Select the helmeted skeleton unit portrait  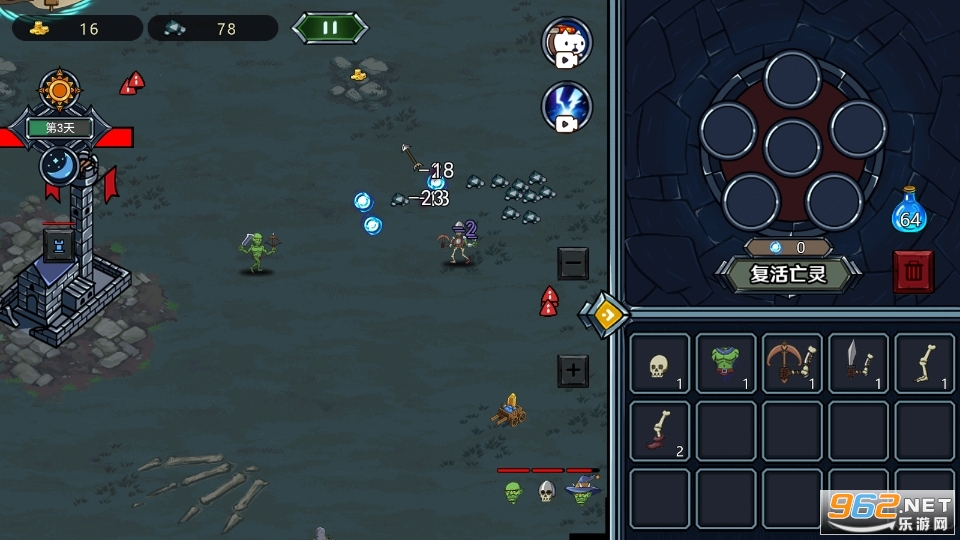point(547,491)
